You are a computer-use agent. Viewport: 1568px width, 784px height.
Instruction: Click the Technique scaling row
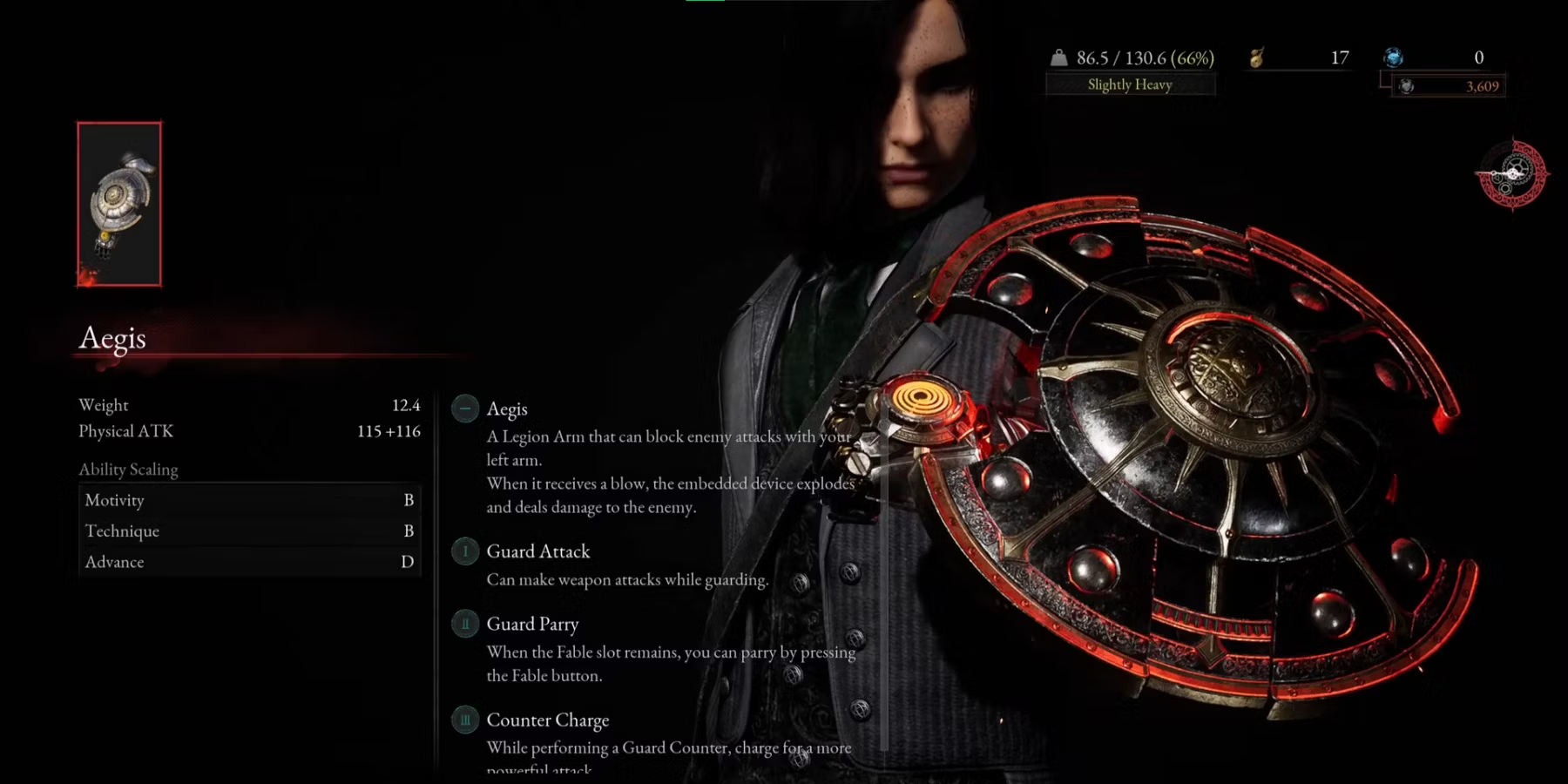249,531
